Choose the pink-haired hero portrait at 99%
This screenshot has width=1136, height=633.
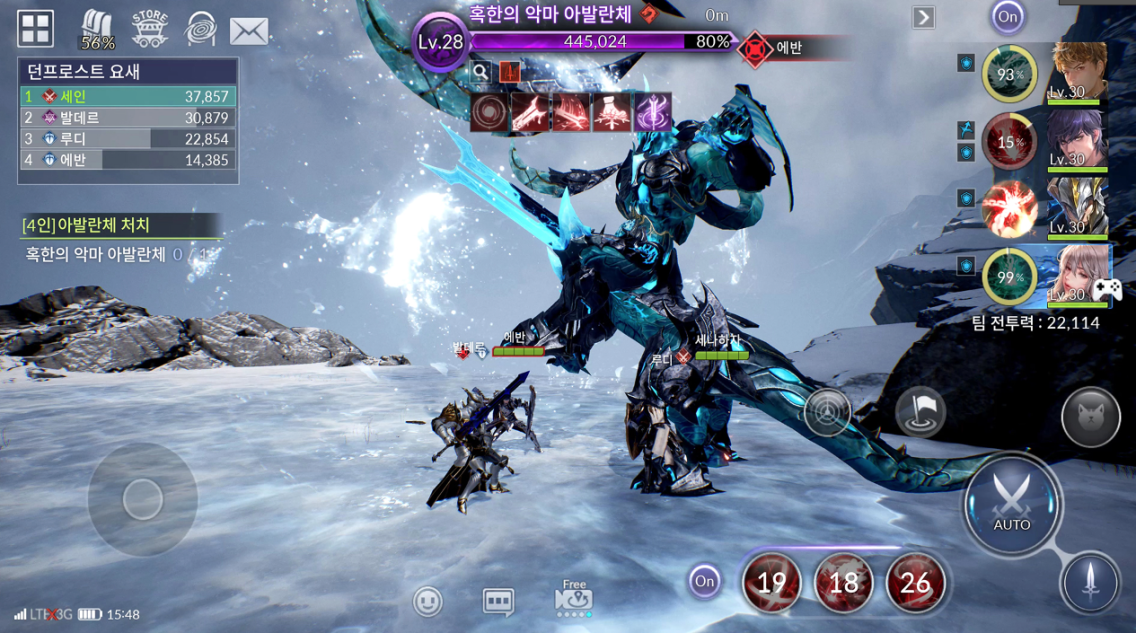pos(1077,275)
